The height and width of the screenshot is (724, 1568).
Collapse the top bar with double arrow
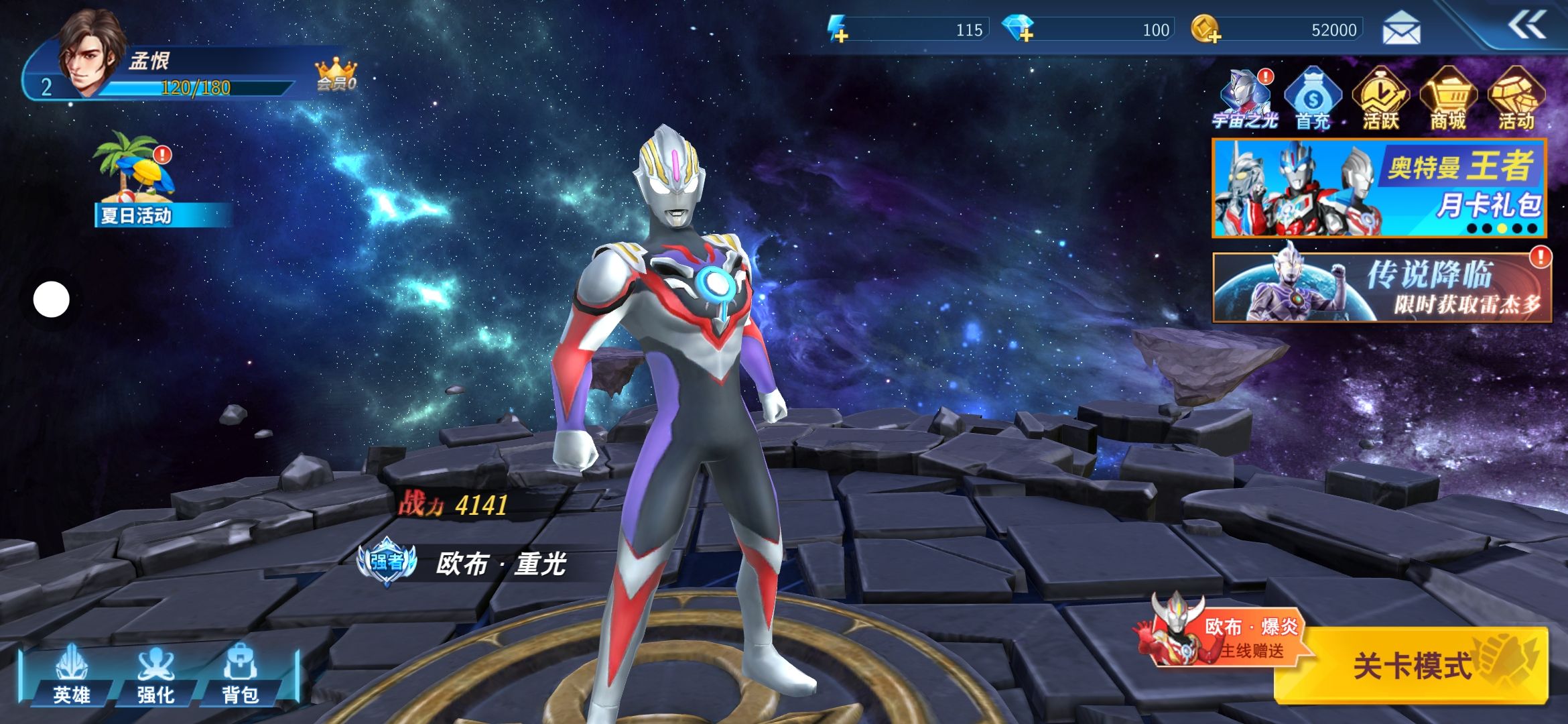1527,26
